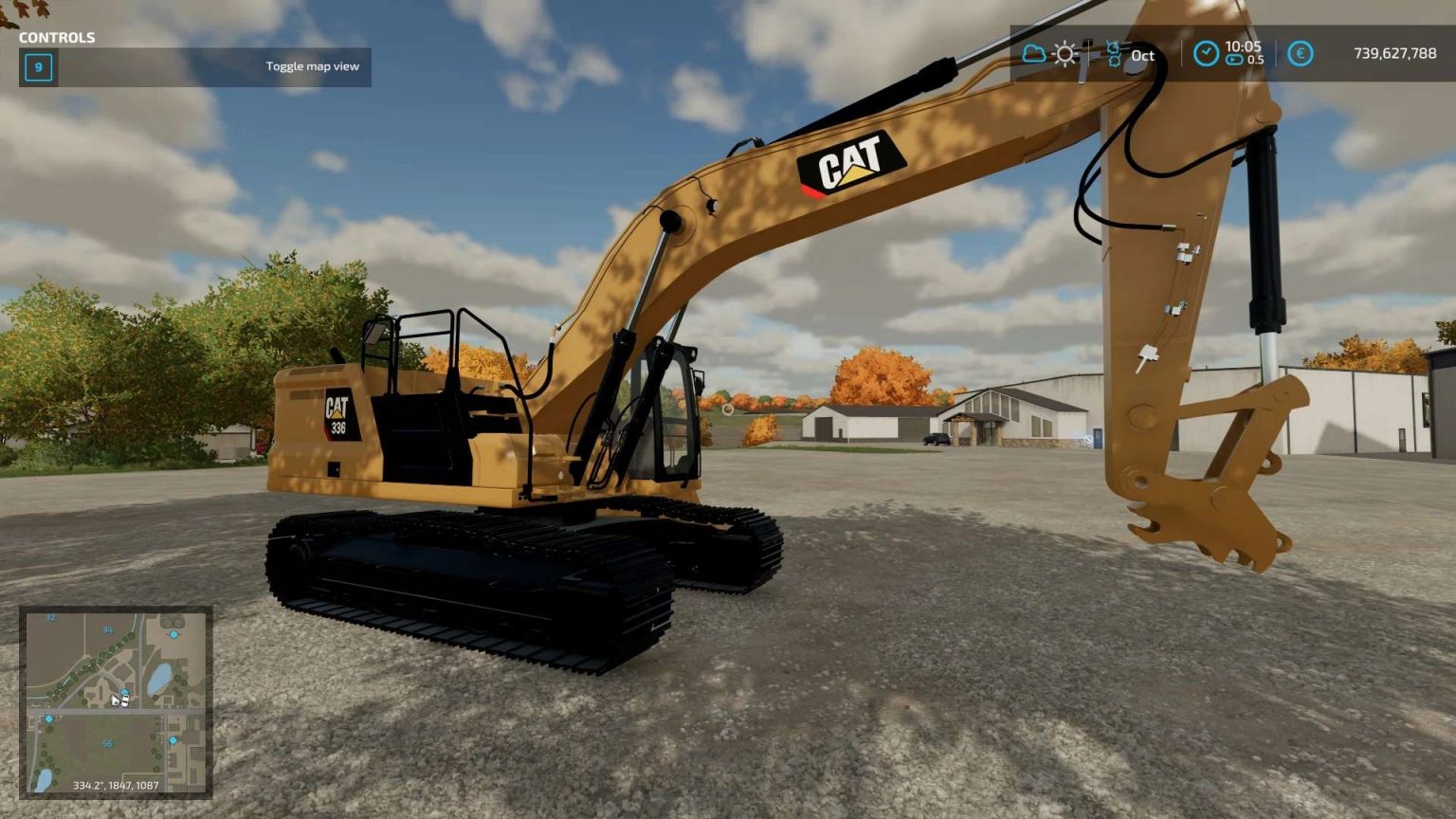Viewport: 1456px width, 819px height.
Task: Open the in-game clock icon
Action: [1207, 54]
